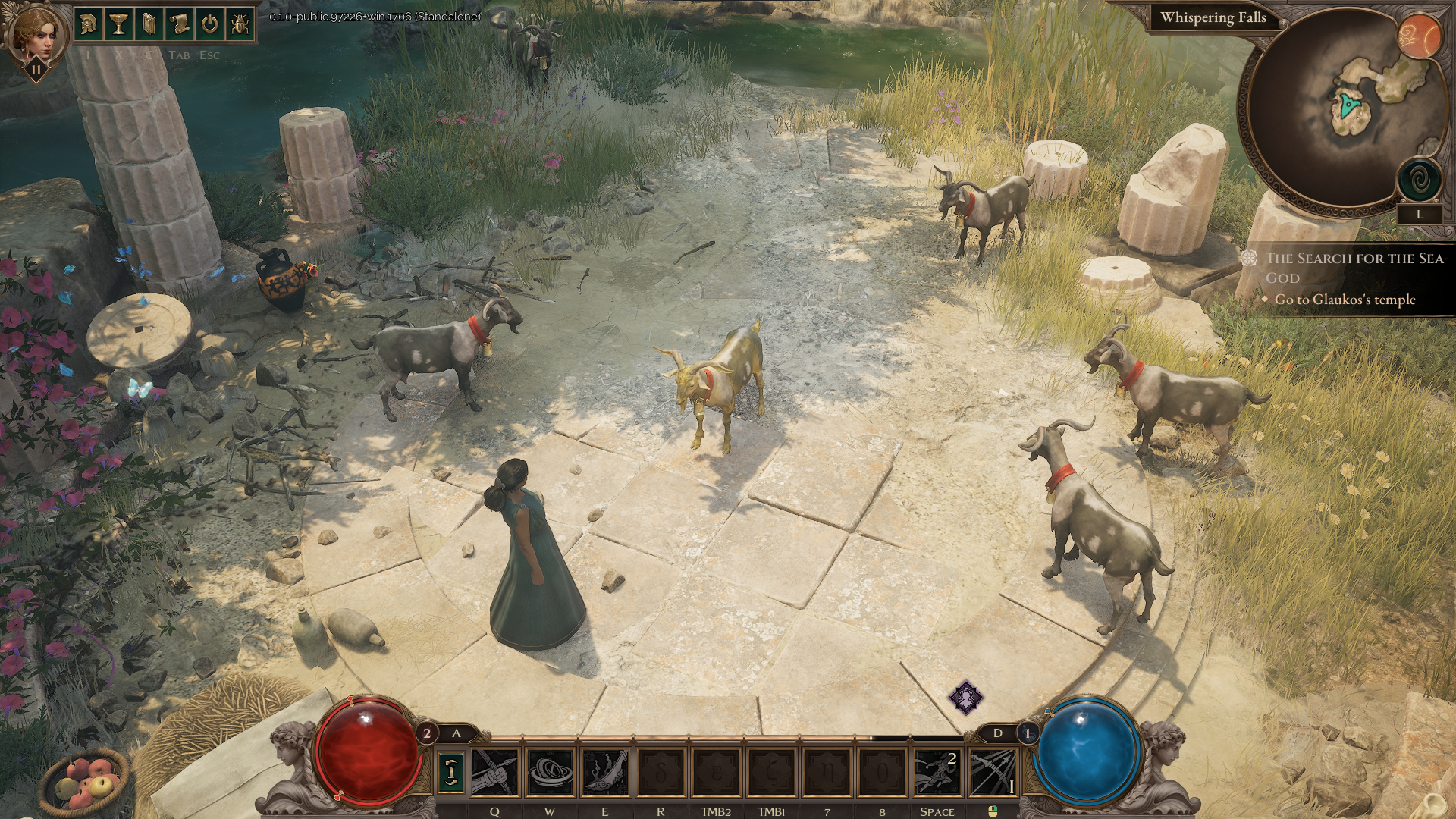Viewport: 1456px width, 819px height.
Task: Click the green spiral button below the minimap
Action: 1419,180
